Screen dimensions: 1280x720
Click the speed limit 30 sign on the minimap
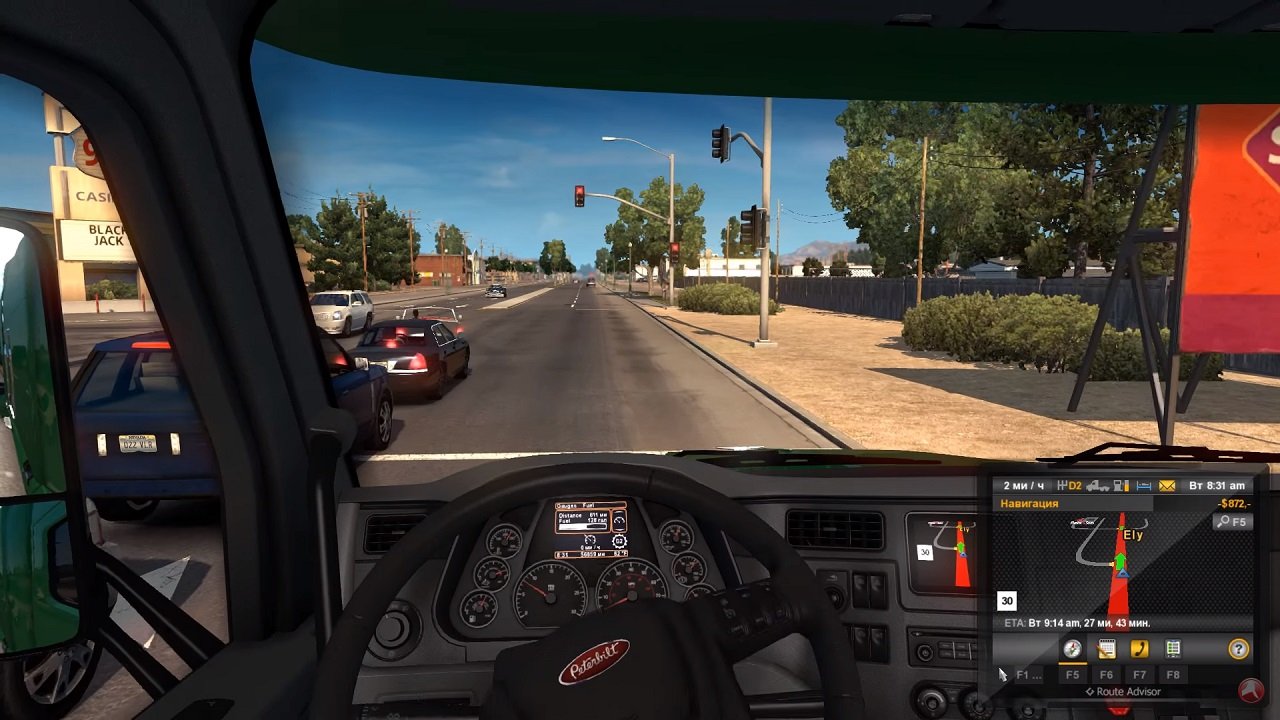pos(1006,599)
